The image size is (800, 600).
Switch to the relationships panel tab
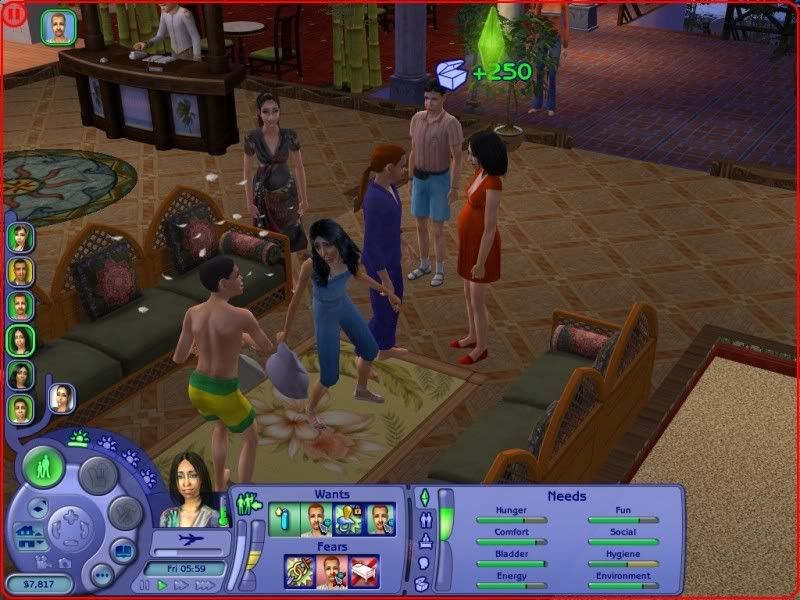pyautogui.click(x=423, y=521)
